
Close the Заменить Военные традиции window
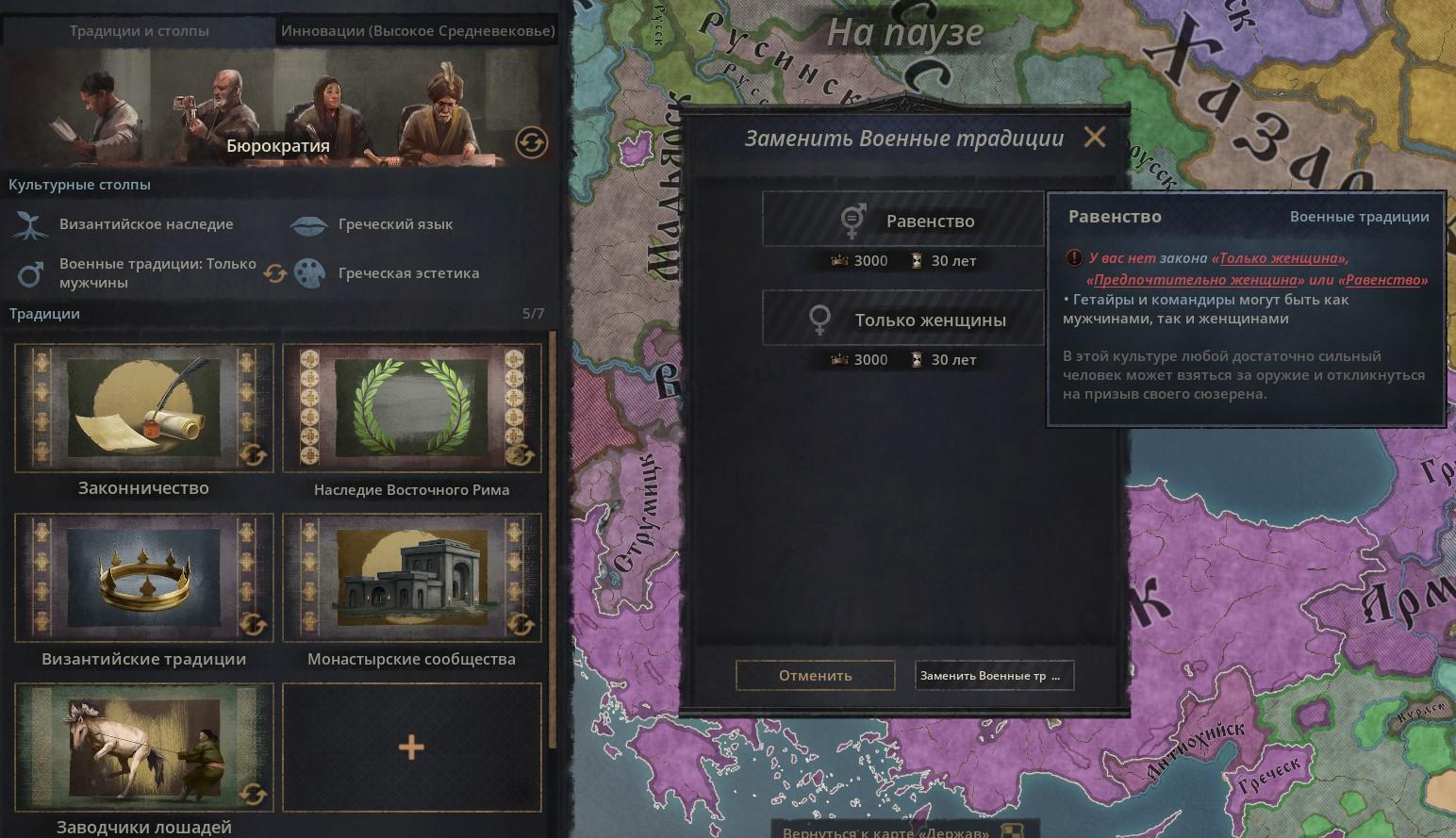[1094, 138]
